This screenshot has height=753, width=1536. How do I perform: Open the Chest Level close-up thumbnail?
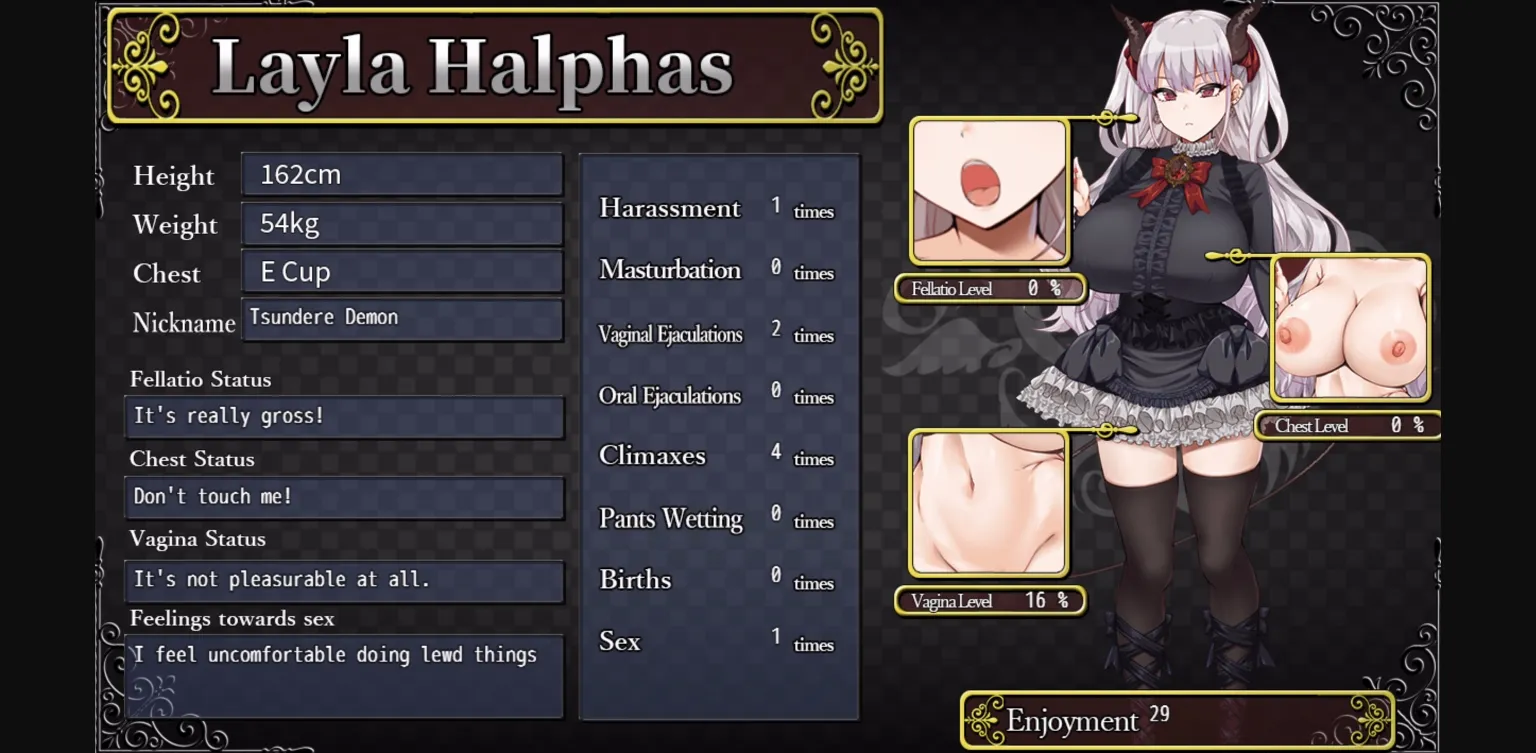(x=1350, y=328)
